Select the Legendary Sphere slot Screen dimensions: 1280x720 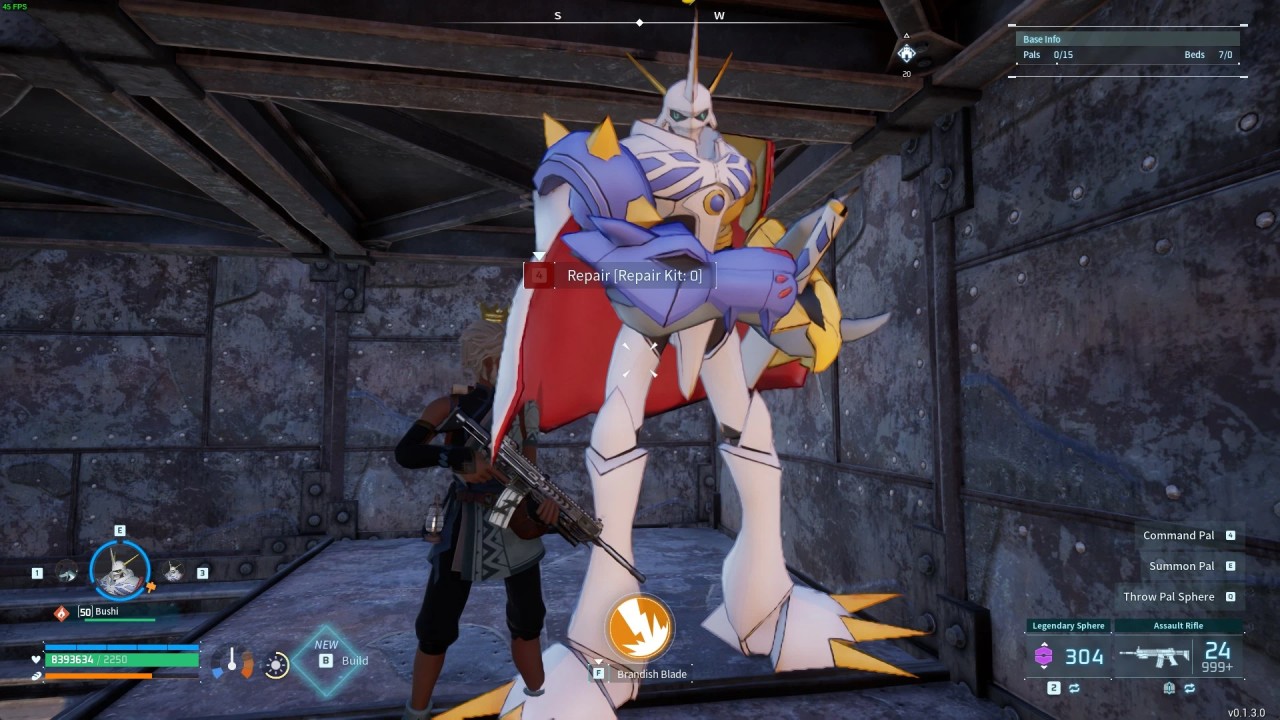pos(1068,655)
